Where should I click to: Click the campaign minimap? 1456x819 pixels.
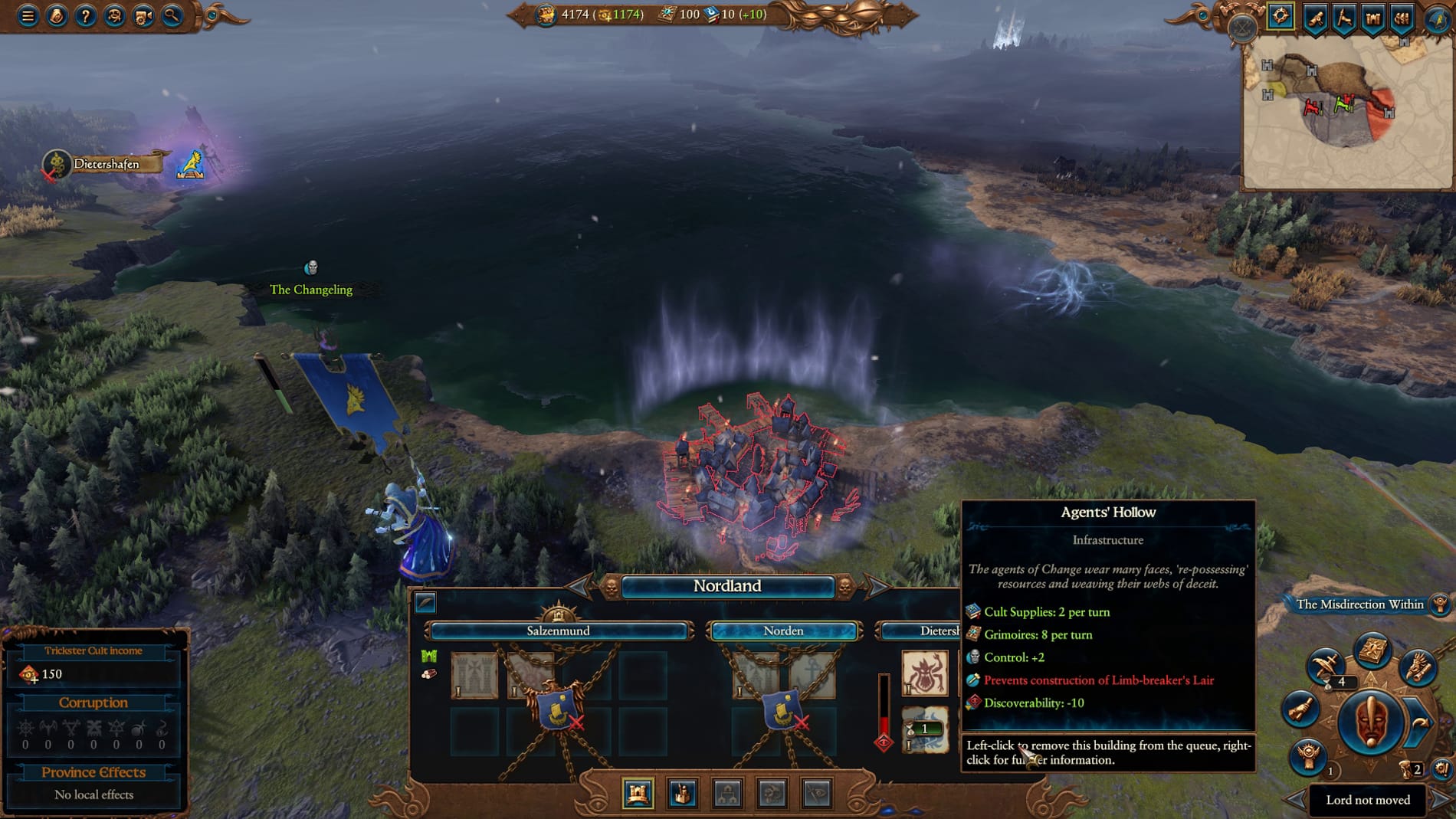(1346, 113)
